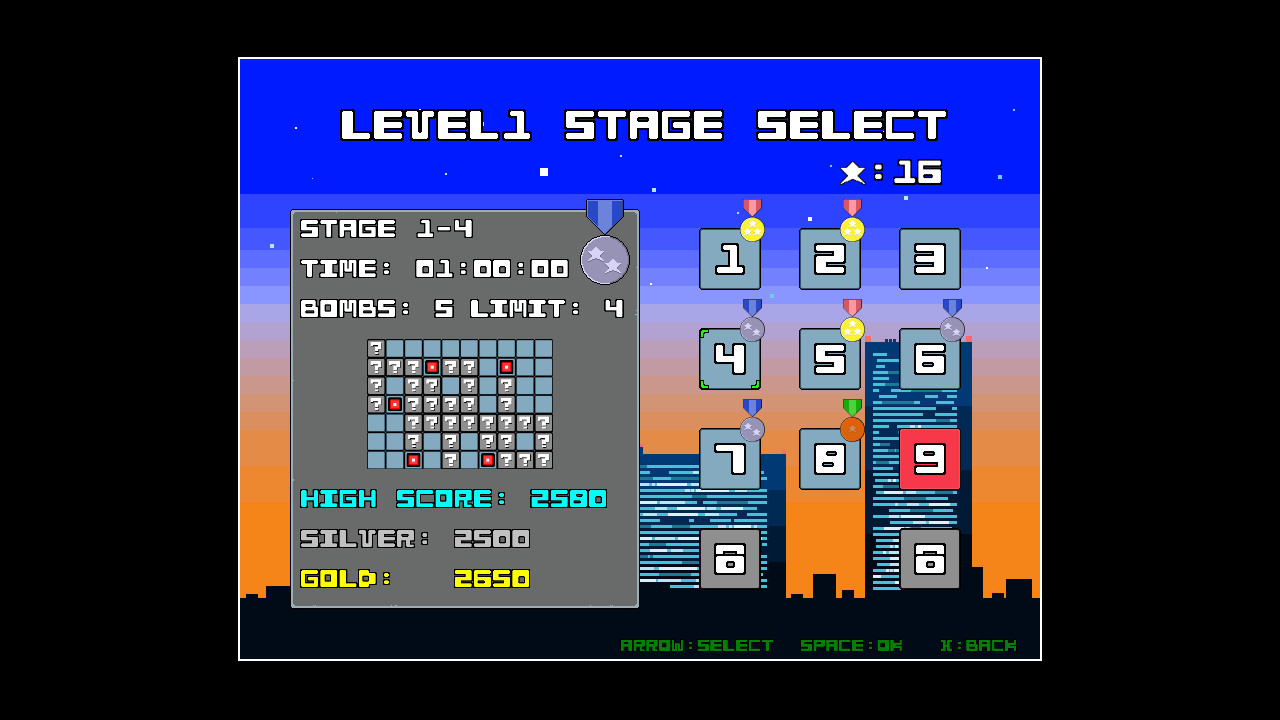The width and height of the screenshot is (1280, 720).
Task: Choose stage 7 tile
Action: (x=730, y=459)
